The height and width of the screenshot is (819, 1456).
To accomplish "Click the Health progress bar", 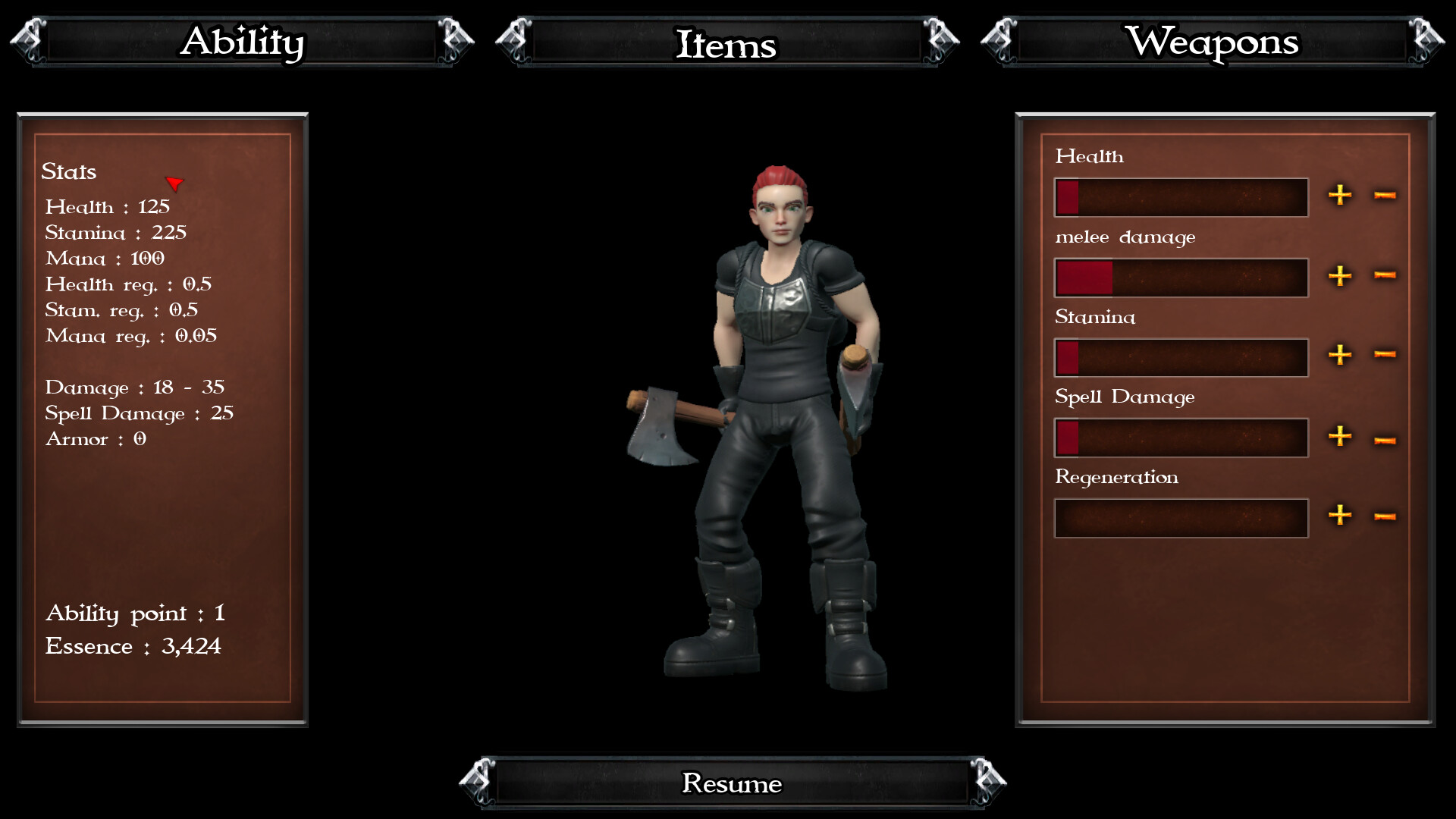I will [1181, 196].
